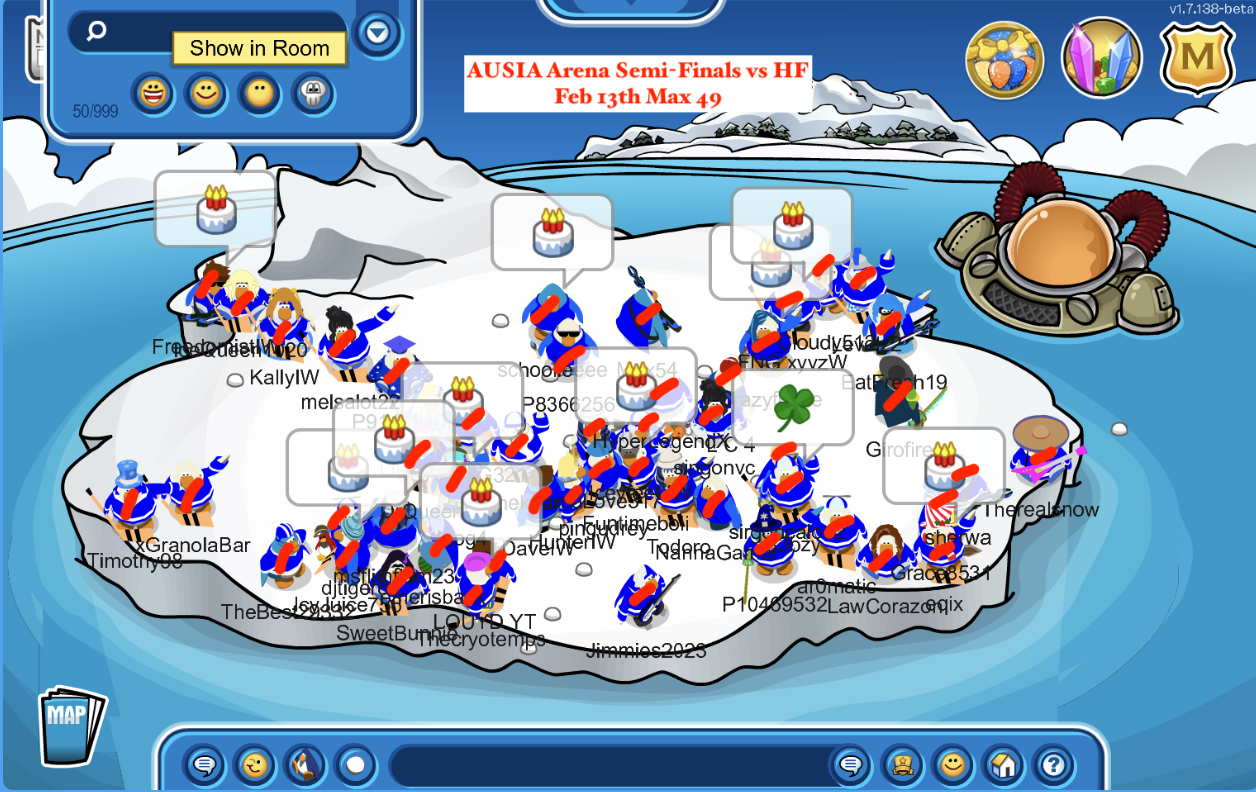Click the search field in the player panel
Screen dimensions: 1256x792
pos(210,31)
